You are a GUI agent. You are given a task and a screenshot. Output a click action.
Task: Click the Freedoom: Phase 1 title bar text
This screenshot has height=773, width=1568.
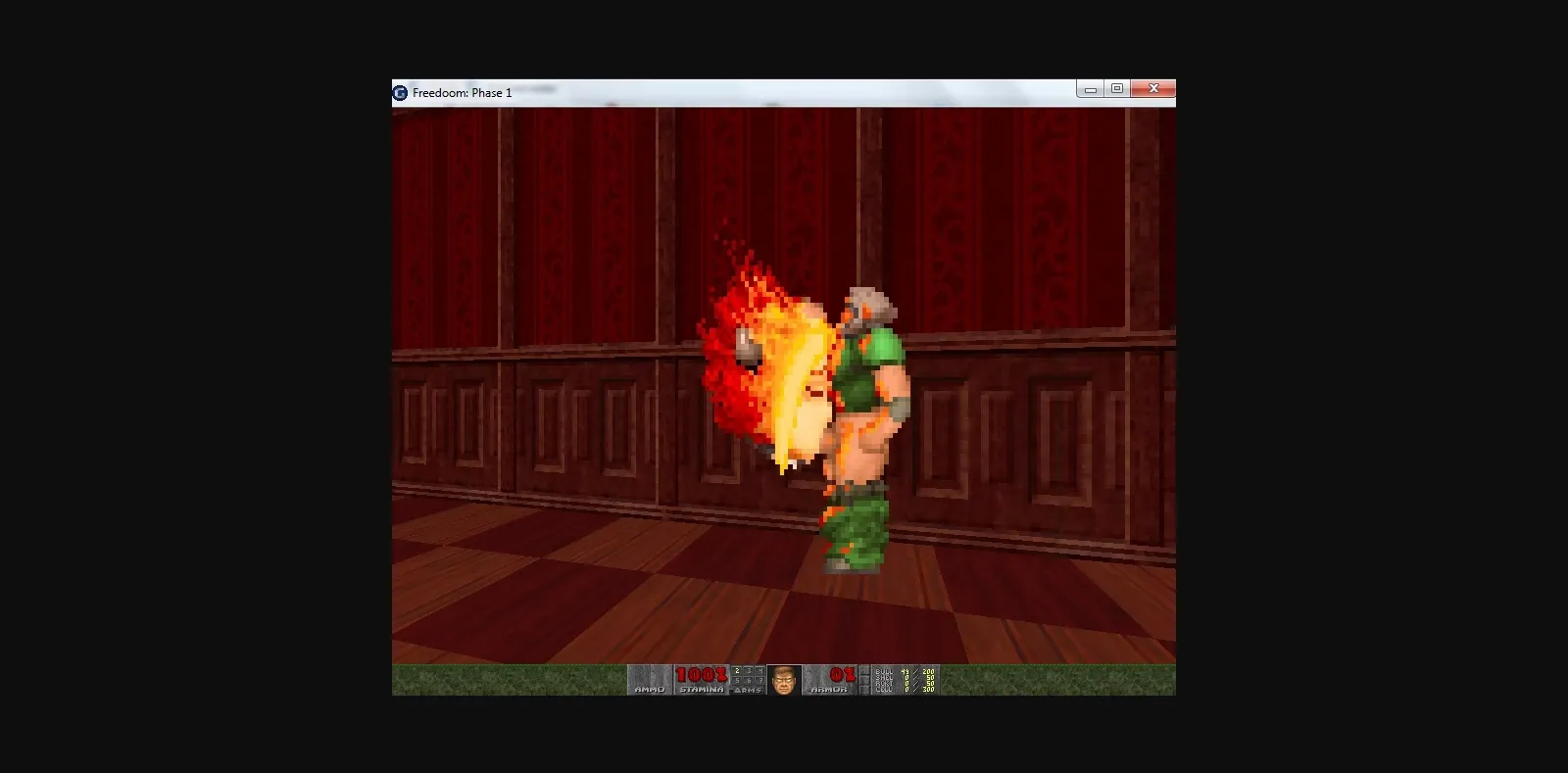coord(461,92)
